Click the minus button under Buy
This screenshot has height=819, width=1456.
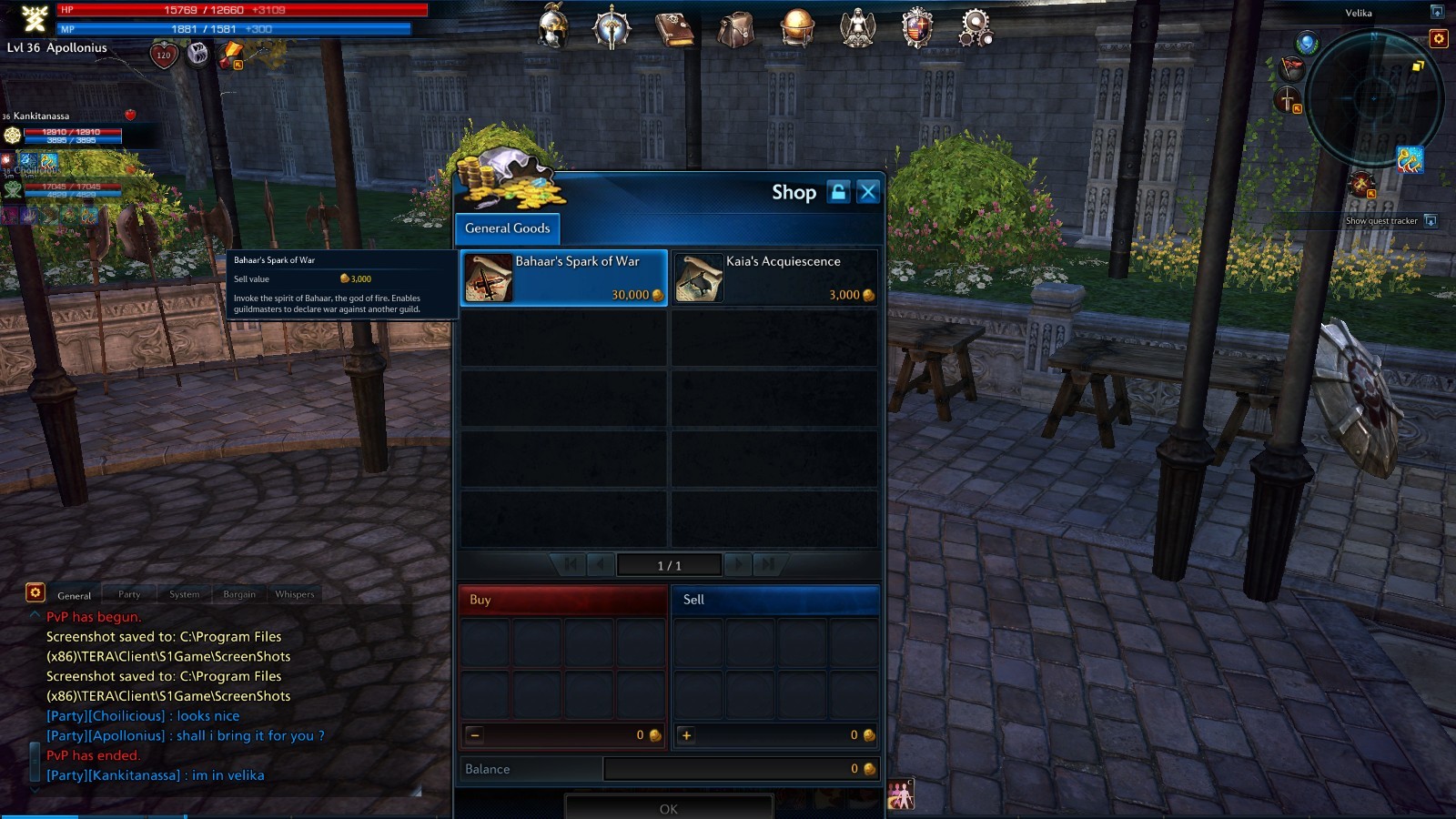tap(475, 735)
